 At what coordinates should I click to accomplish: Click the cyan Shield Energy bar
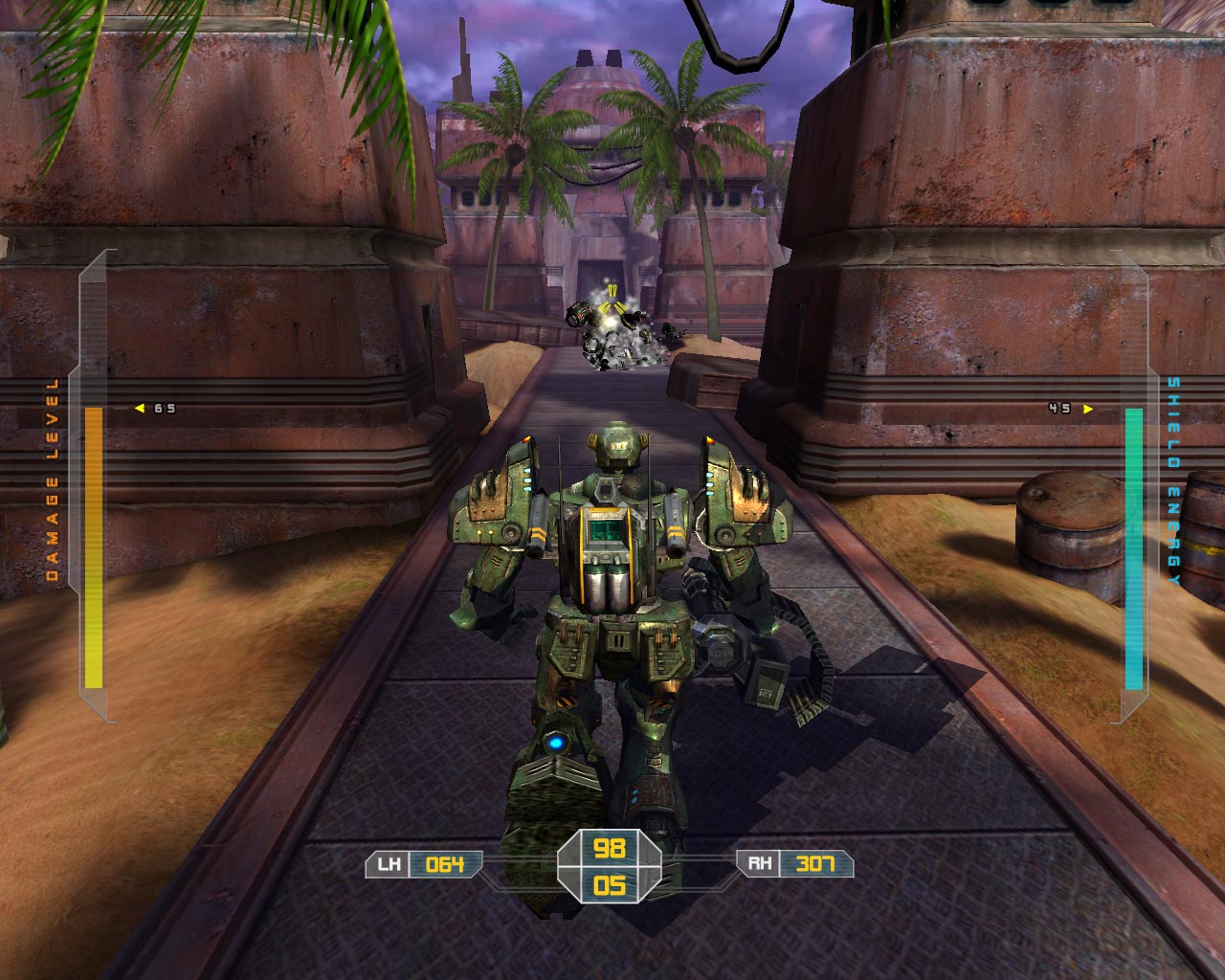tap(1132, 546)
